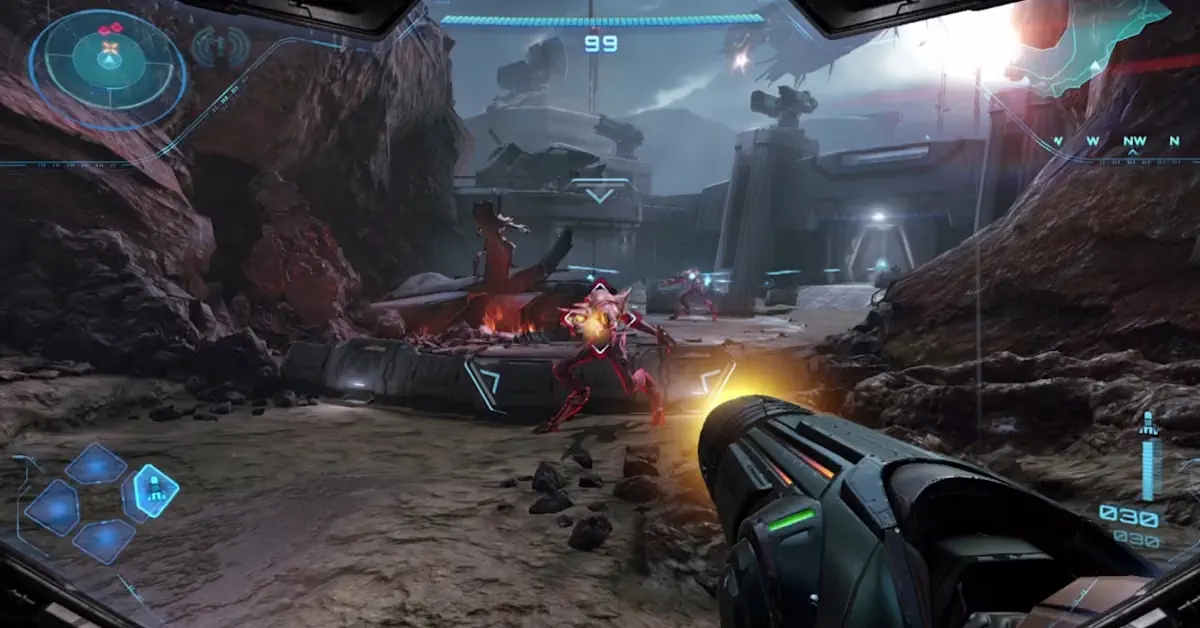
Task: Click the missile icon above the ammo counter
Action: click(x=1148, y=422)
